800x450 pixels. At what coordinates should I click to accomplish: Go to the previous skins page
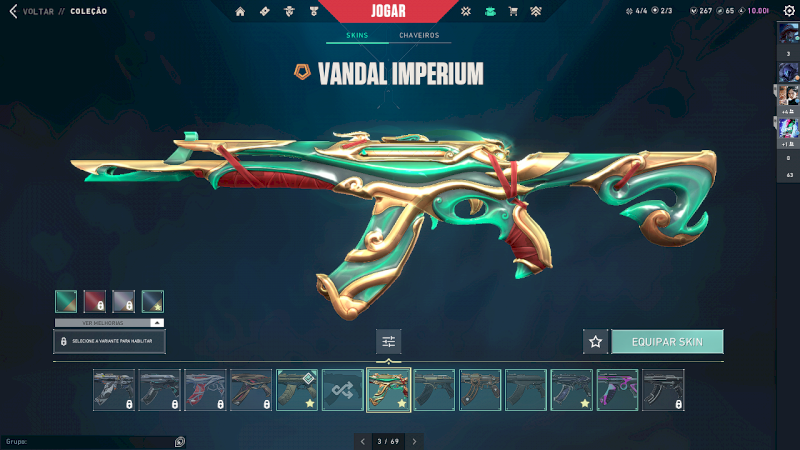click(362, 441)
